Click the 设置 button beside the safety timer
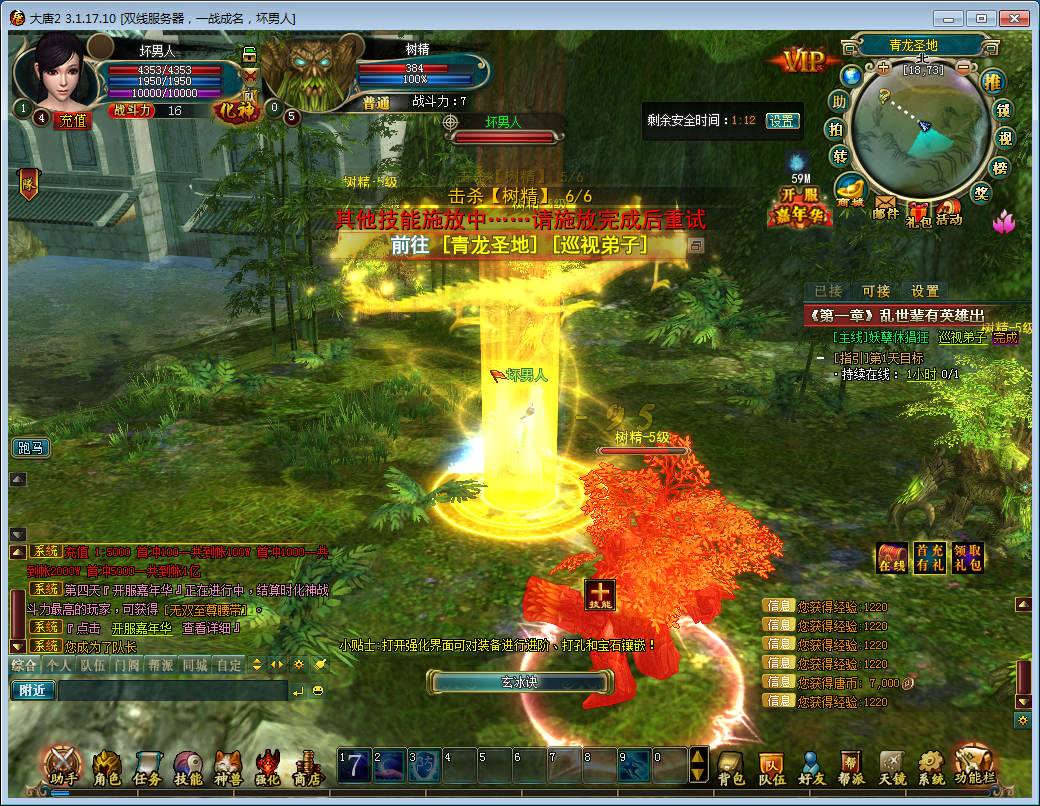The height and width of the screenshot is (806, 1040). tap(782, 120)
